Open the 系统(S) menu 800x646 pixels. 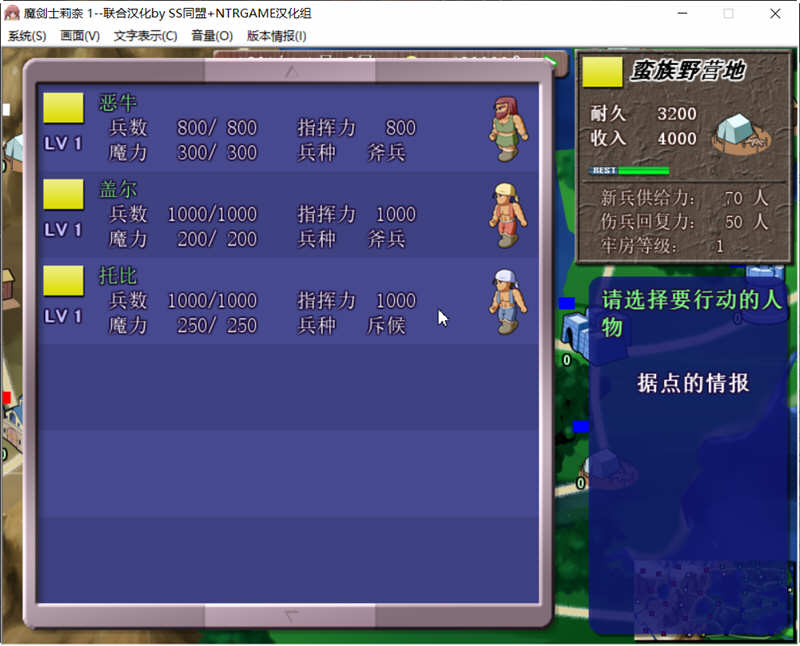pyautogui.click(x=27, y=36)
